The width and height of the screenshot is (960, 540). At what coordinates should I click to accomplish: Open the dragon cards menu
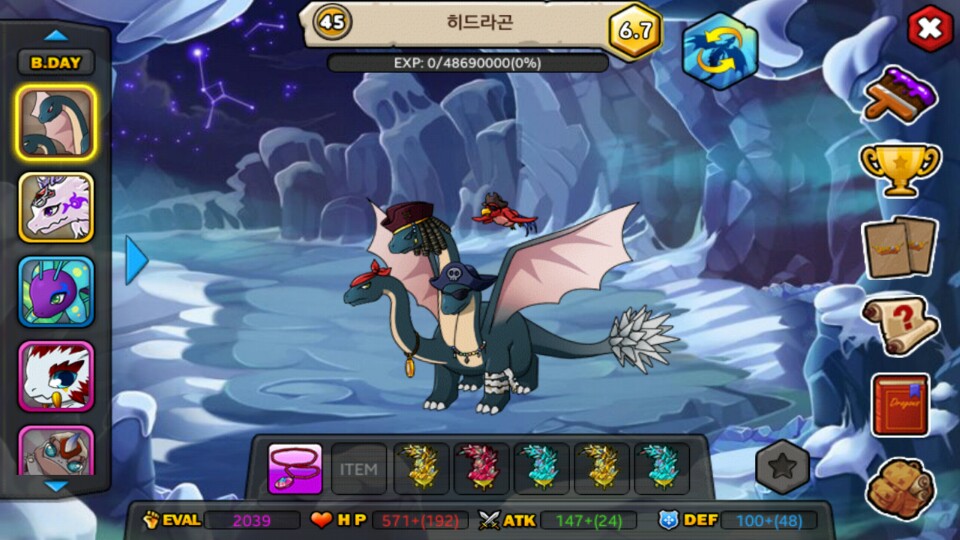click(x=900, y=247)
